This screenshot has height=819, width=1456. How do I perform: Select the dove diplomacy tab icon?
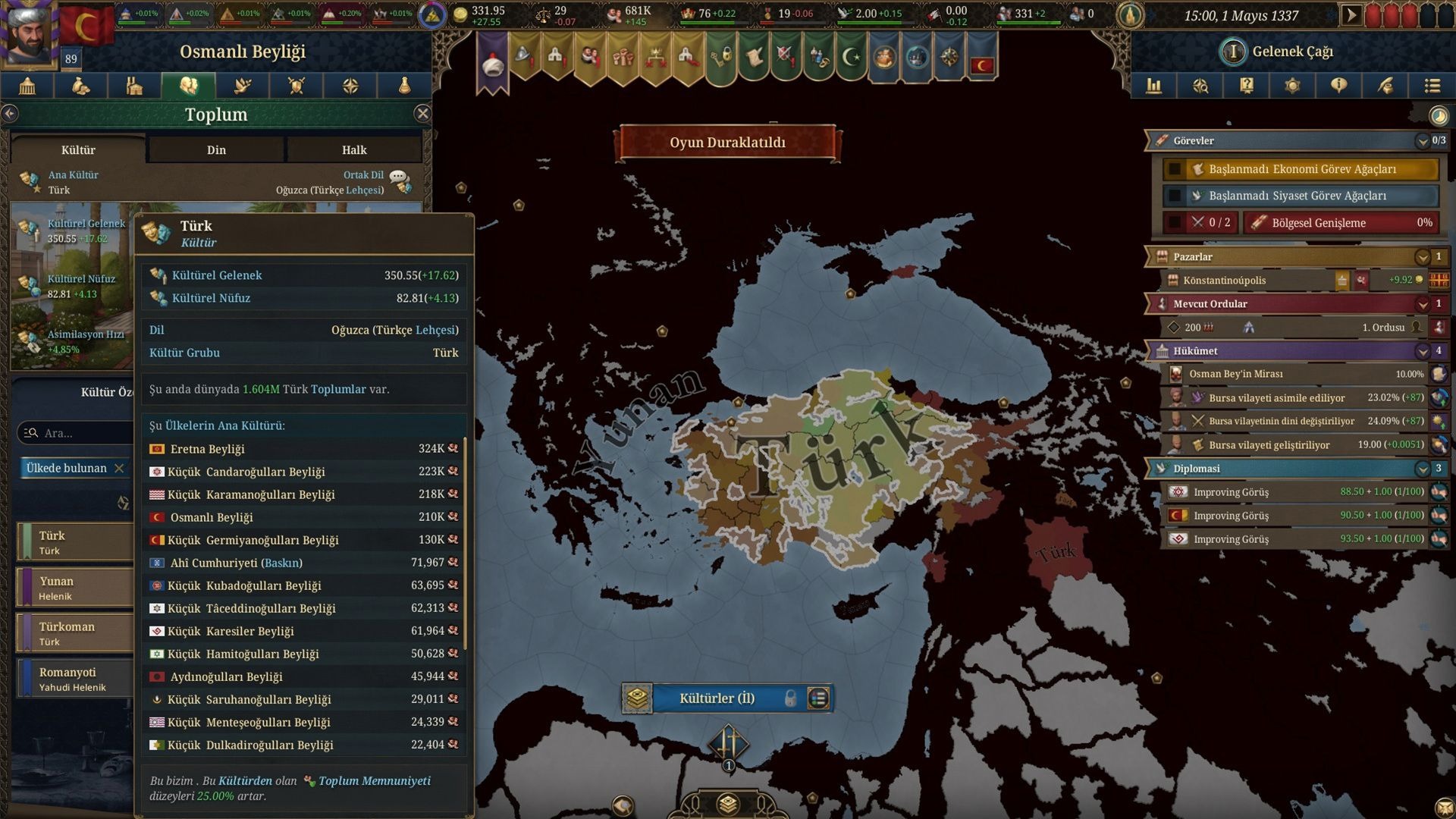243,86
